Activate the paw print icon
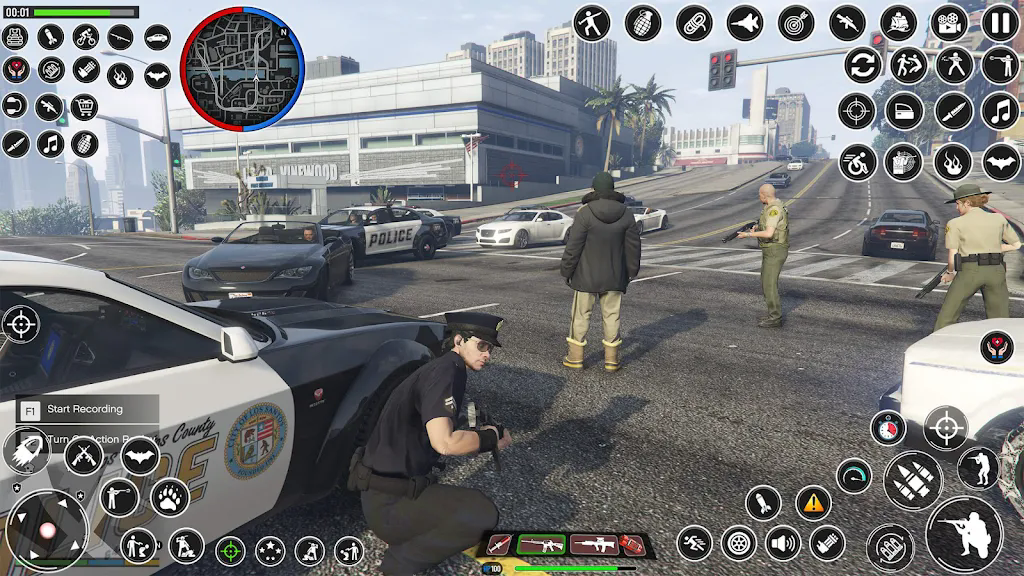 tap(170, 497)
